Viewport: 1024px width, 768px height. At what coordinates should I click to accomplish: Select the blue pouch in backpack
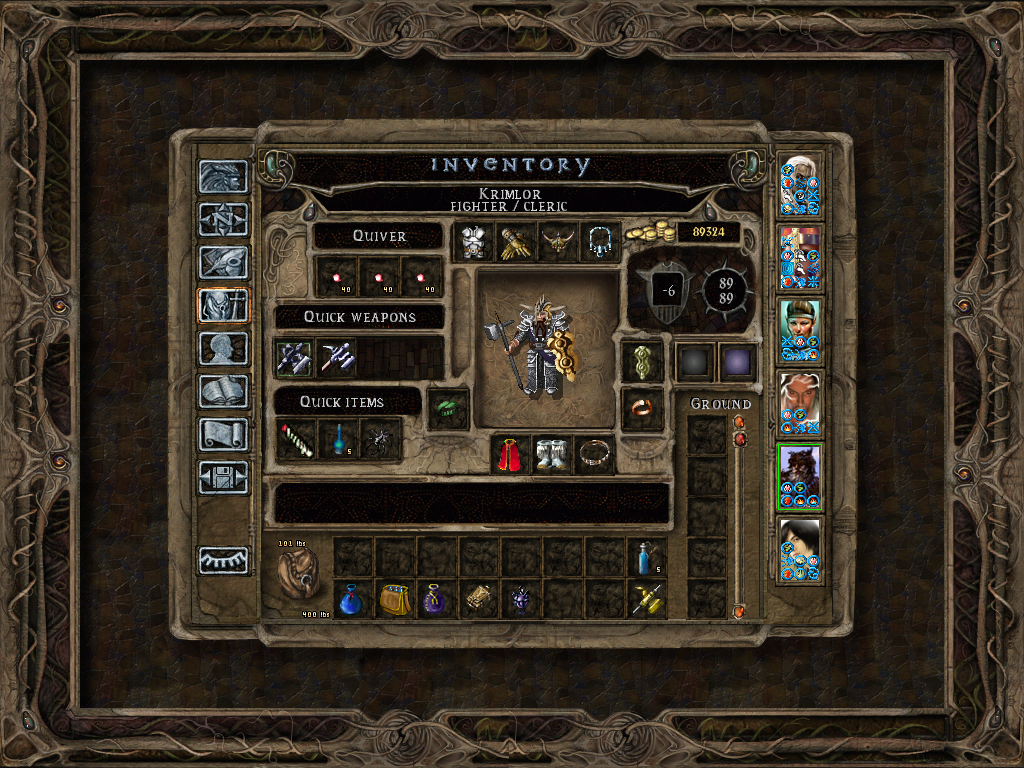coord(352,600)
